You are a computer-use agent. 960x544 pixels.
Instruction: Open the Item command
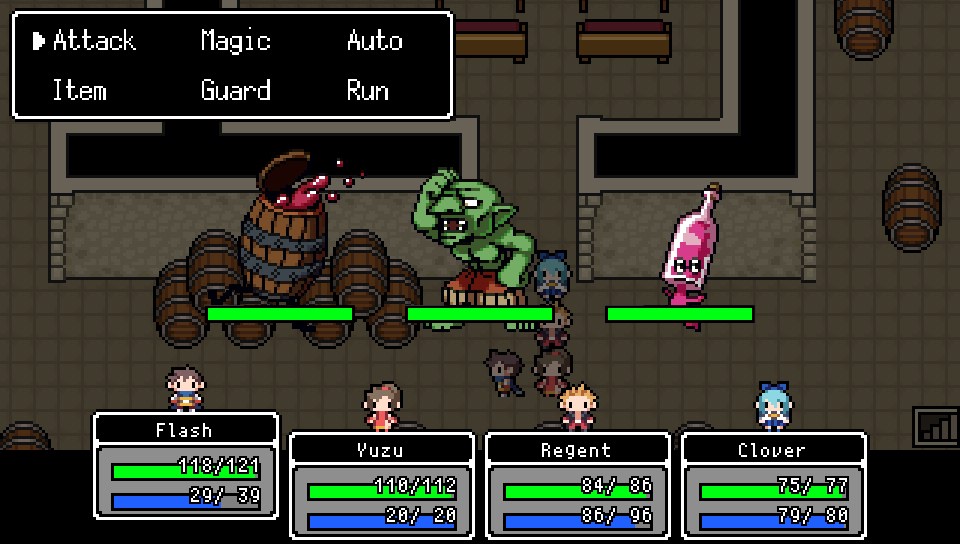[x=79, y=91]
